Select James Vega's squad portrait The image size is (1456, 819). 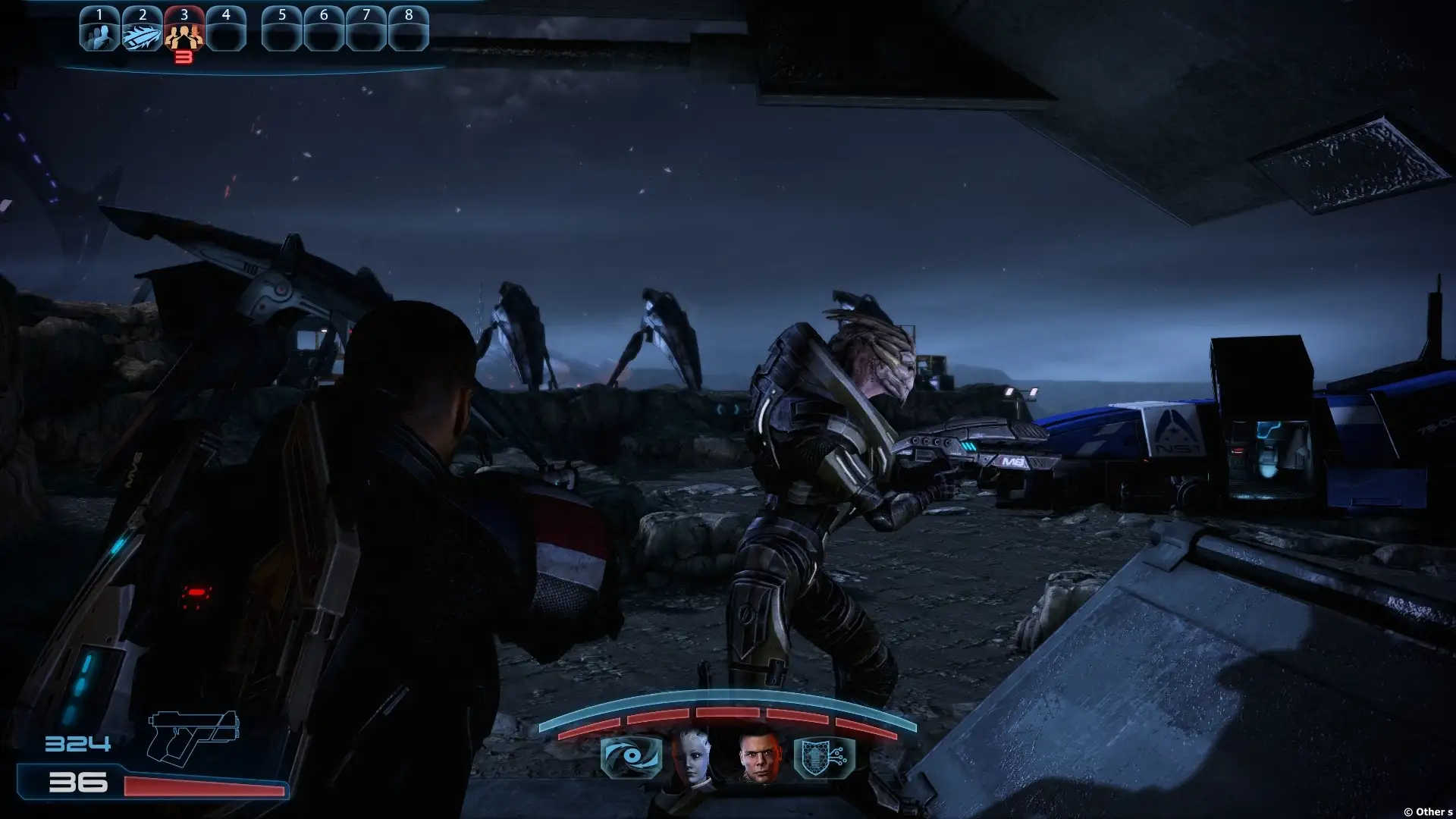click(x=759, y=755)
